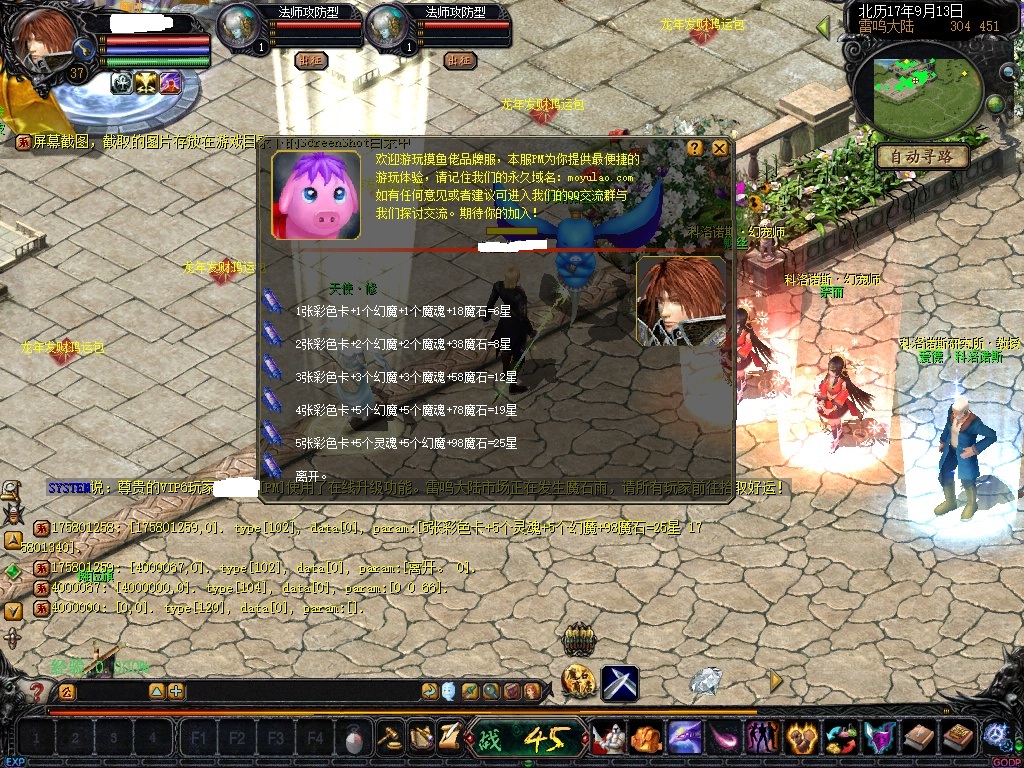
Task: Open the gear settings icon
Action: tap(995, 738)
